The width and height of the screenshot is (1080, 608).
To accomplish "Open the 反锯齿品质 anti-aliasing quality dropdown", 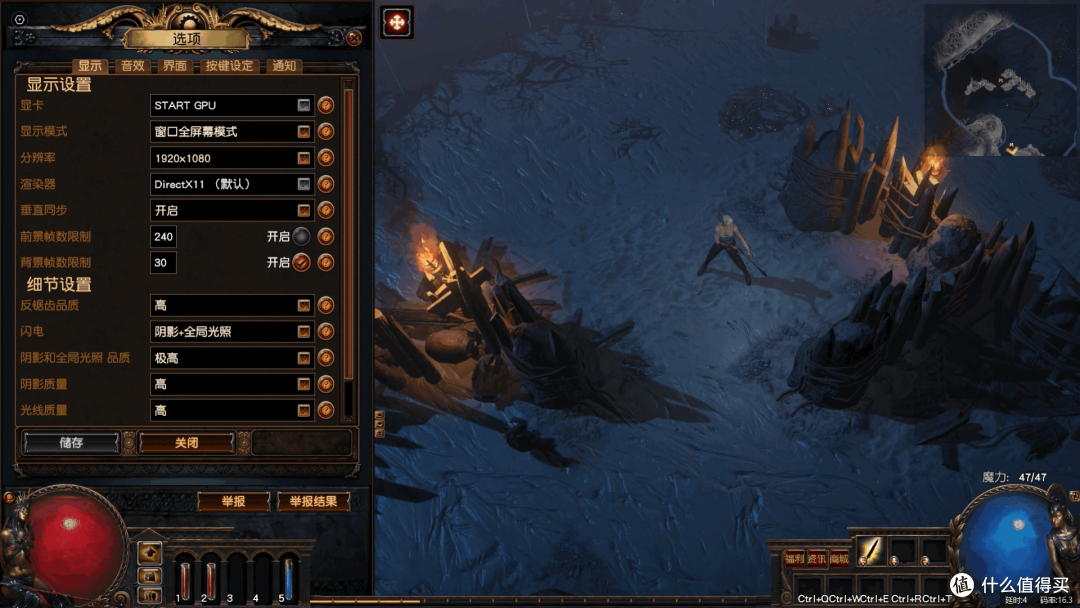I will [304, 305].
